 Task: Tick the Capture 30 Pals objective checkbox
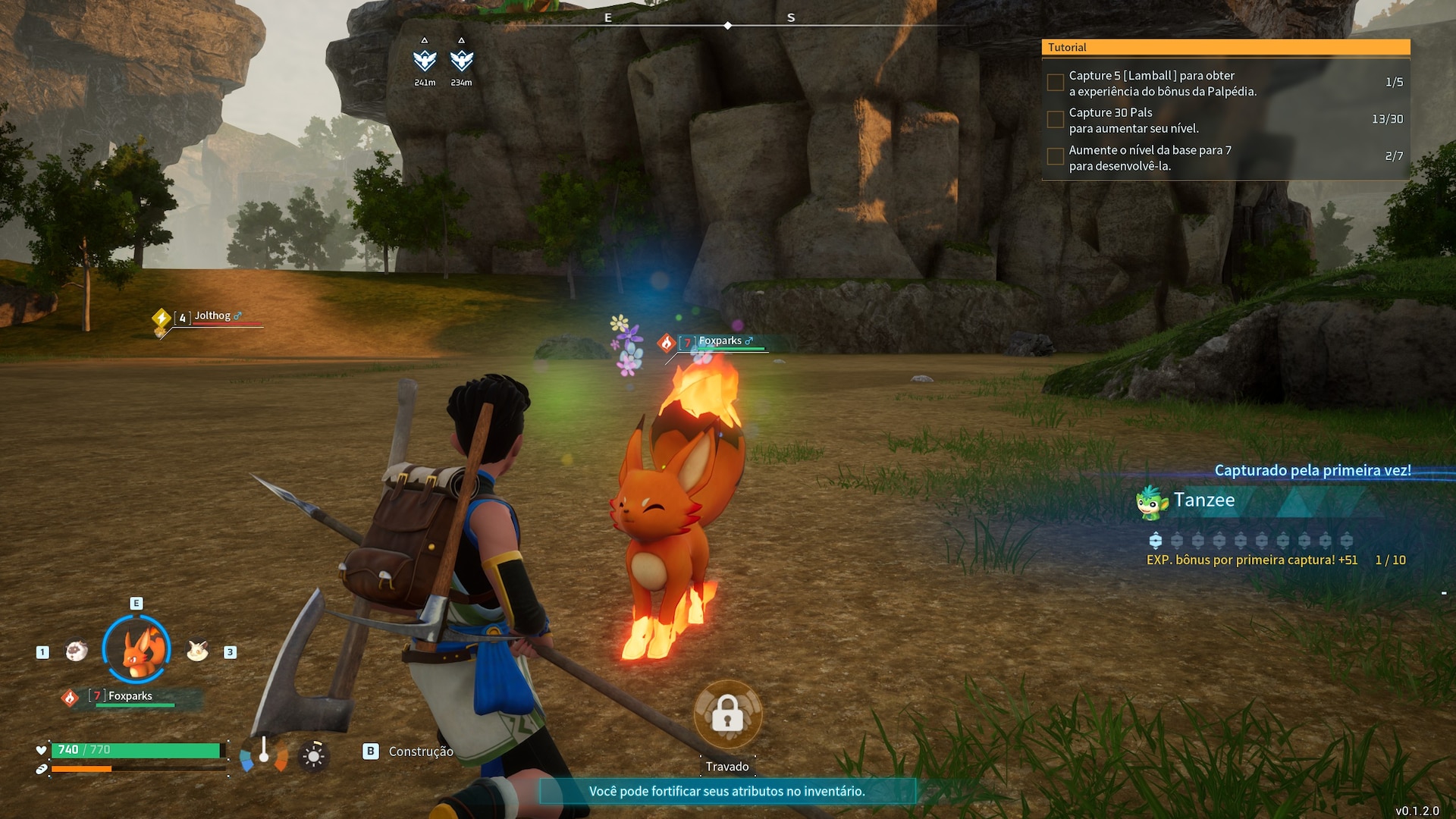pos(1055,120)
